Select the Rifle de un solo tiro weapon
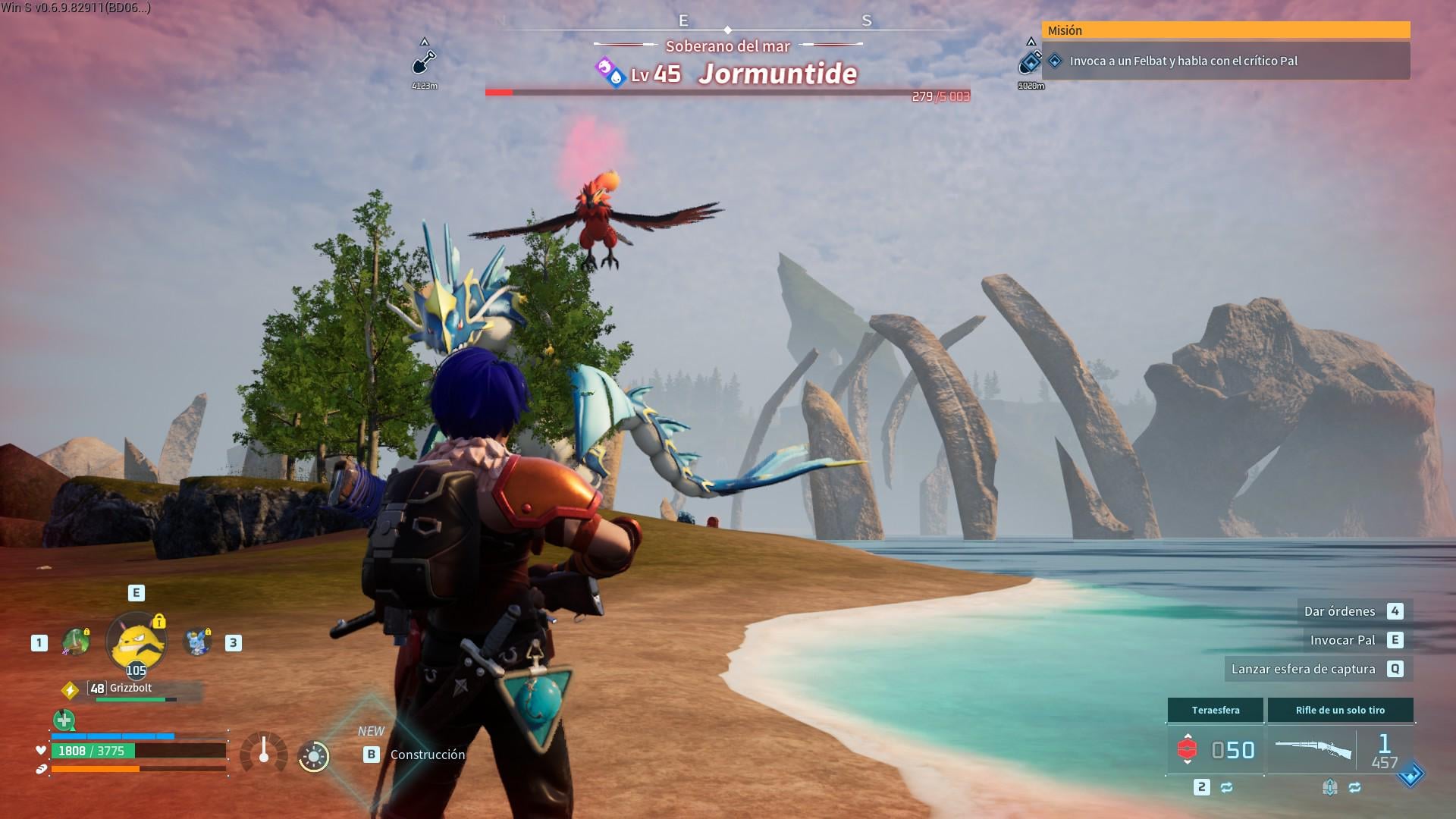 pyautogui.click(x=1340, y=748)
